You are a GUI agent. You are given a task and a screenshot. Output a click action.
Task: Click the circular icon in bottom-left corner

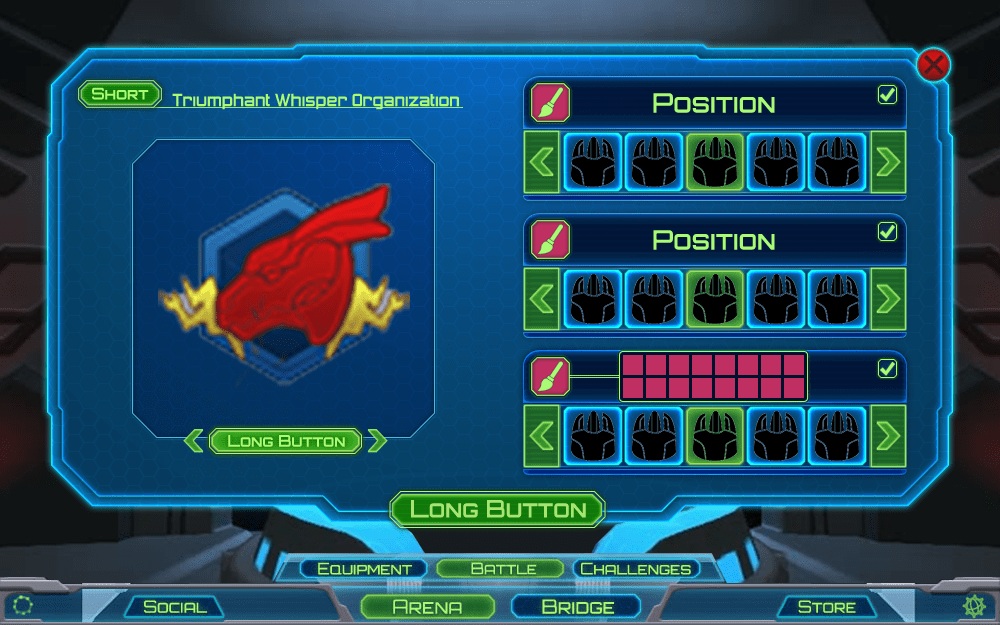coord(23,605)
